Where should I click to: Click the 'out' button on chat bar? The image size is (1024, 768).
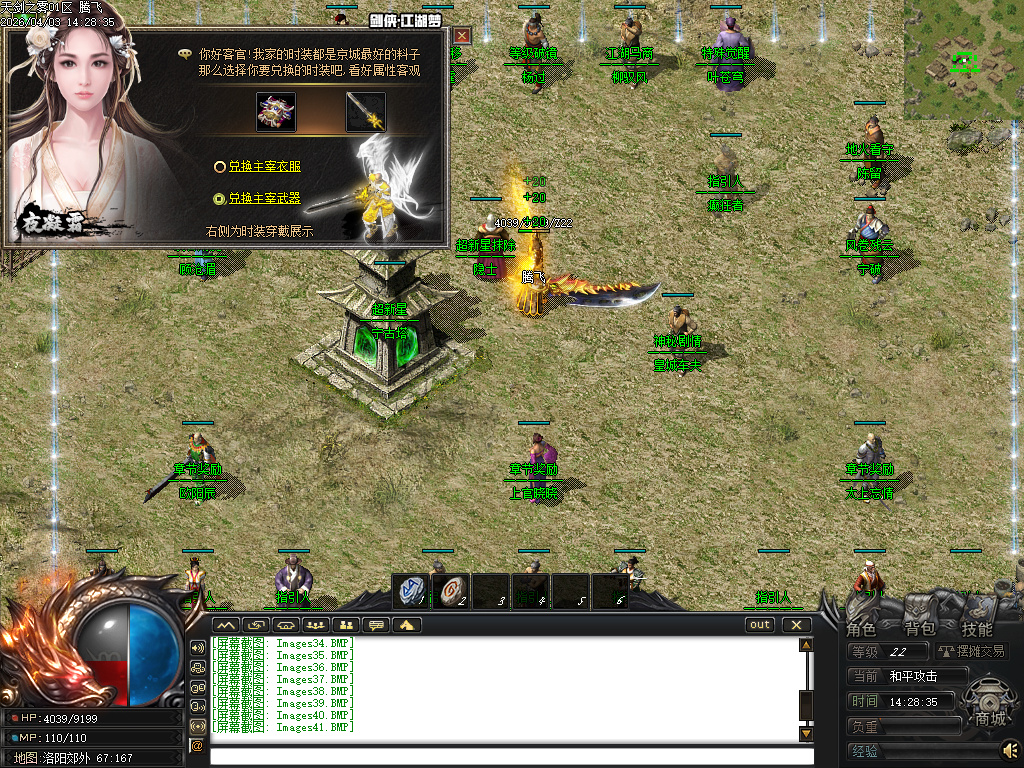761,625
